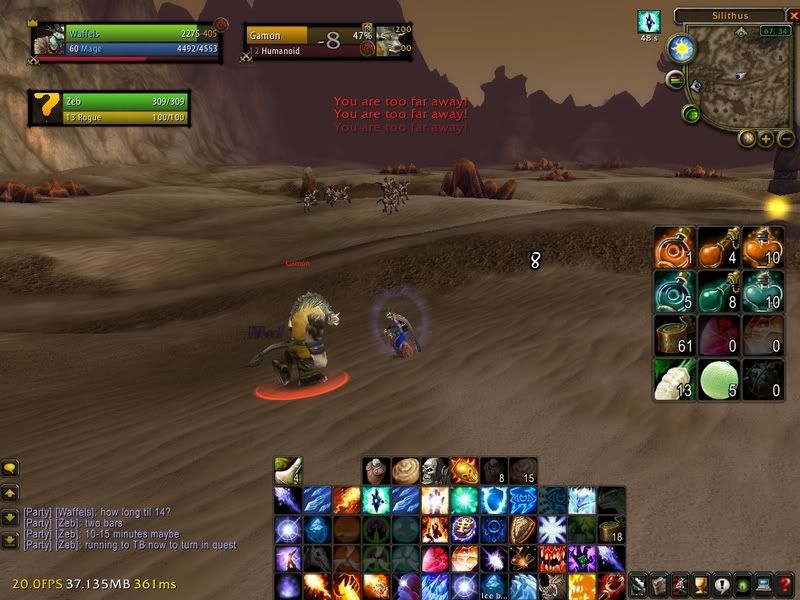Use the orange potion with count 4

tap(718, 246)
